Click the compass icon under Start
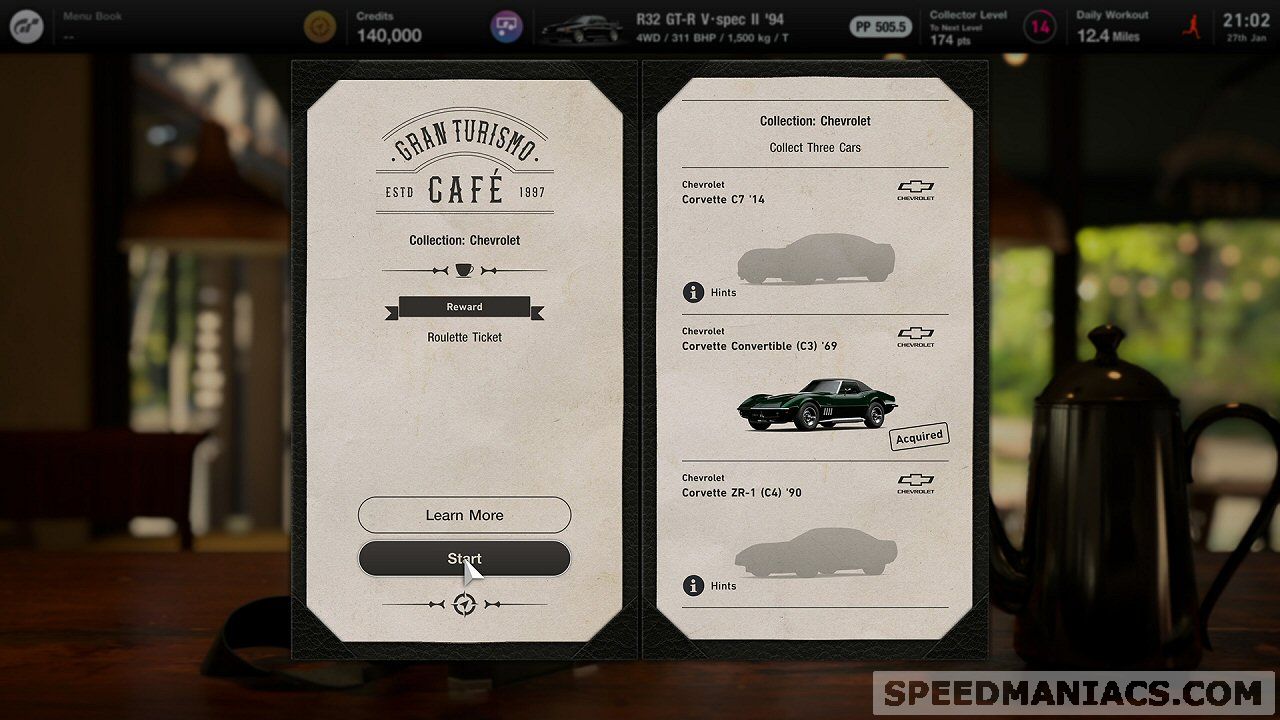This screenshot has width=1280, height=720. tap(464, 604)
